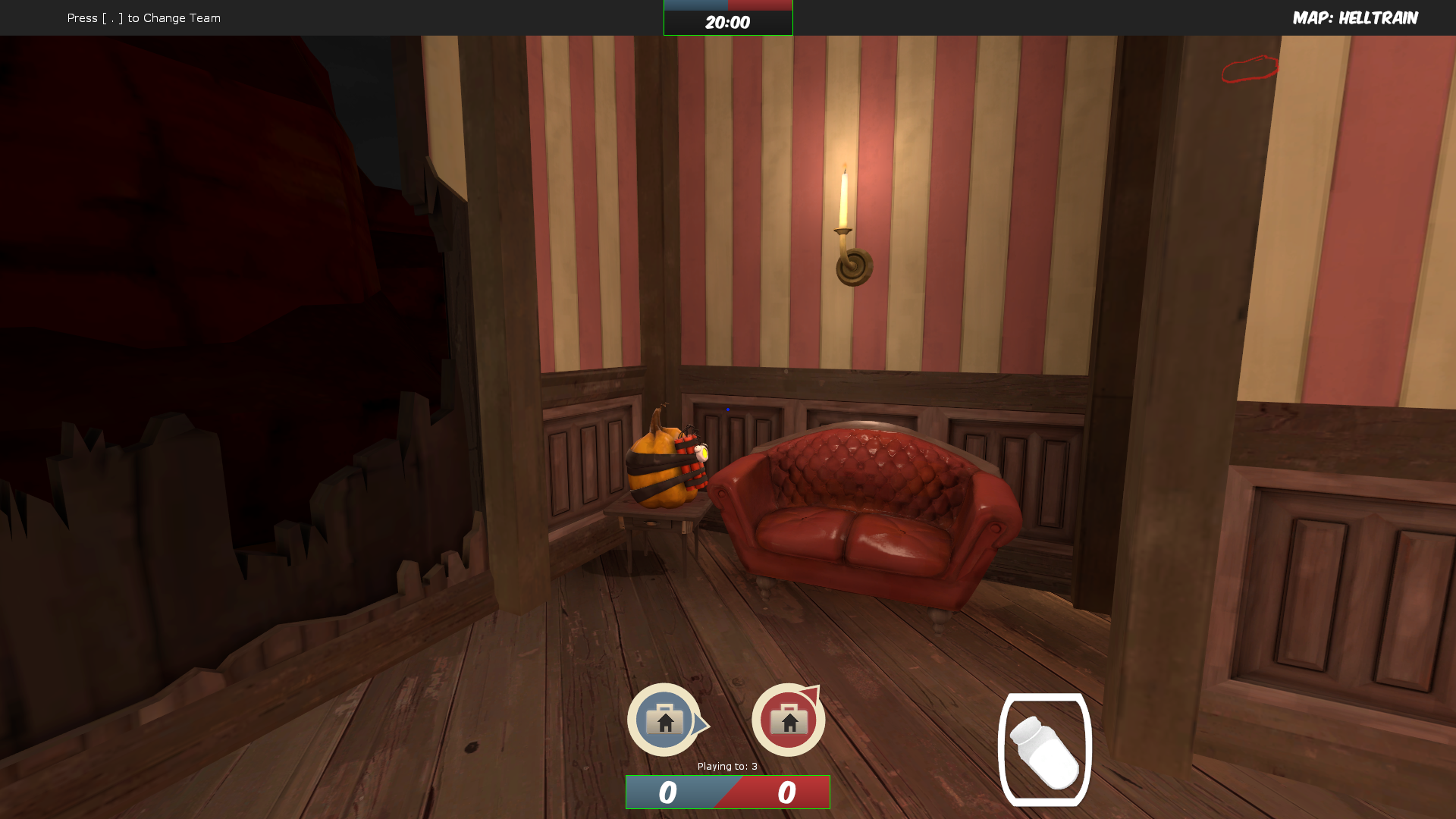The width and height of the screenshot is (1456, 819).
Task: Expand the 'Playing to: 3' score panel
Action: pyautogui.click(x=726, y=766)
